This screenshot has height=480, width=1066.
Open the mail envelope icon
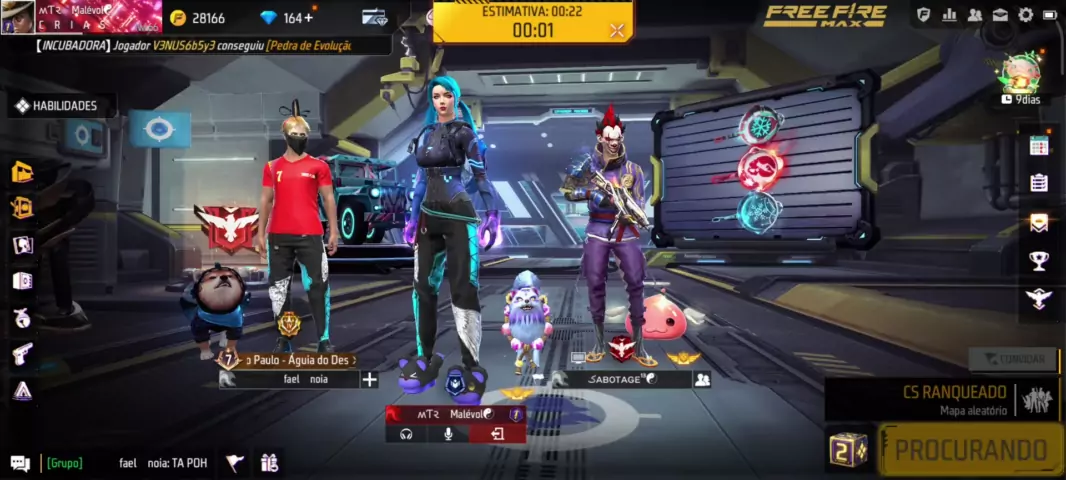(x=1000, y=15)
